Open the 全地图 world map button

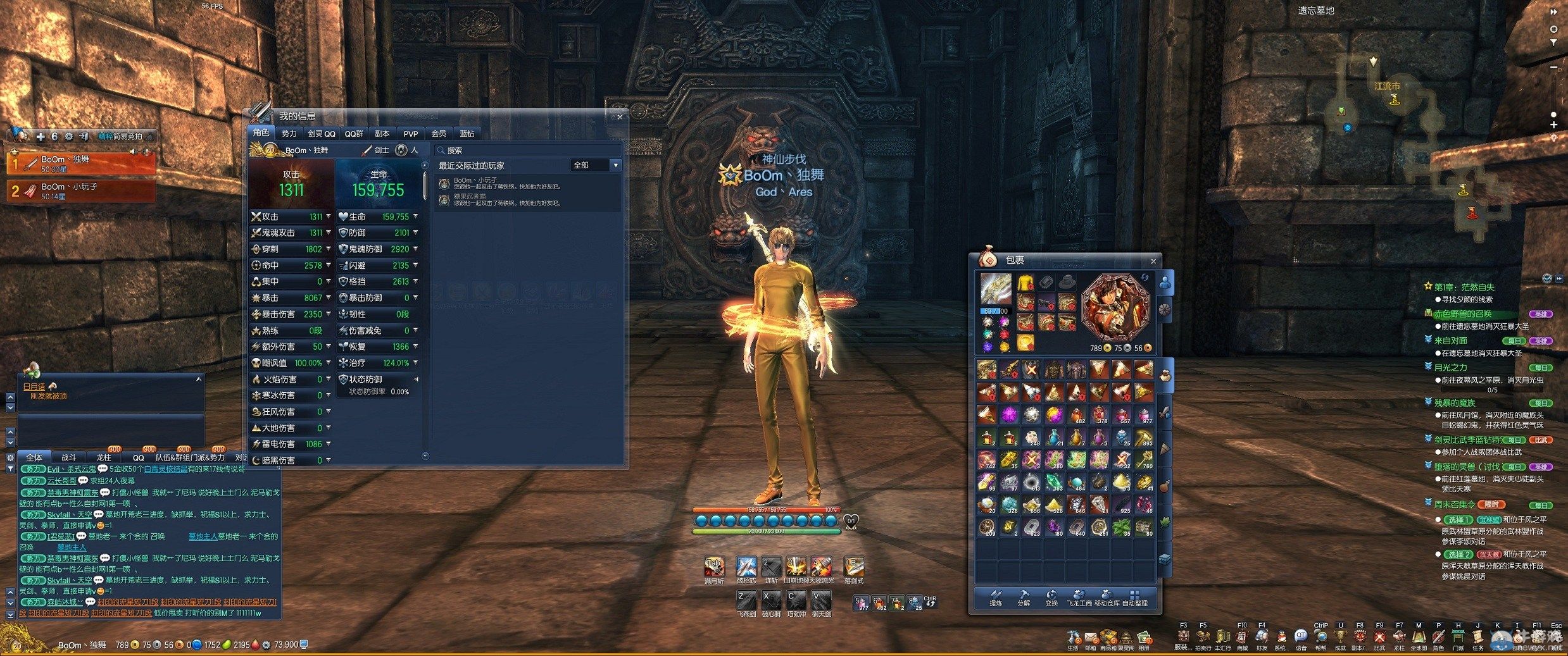coord(1419,638)
